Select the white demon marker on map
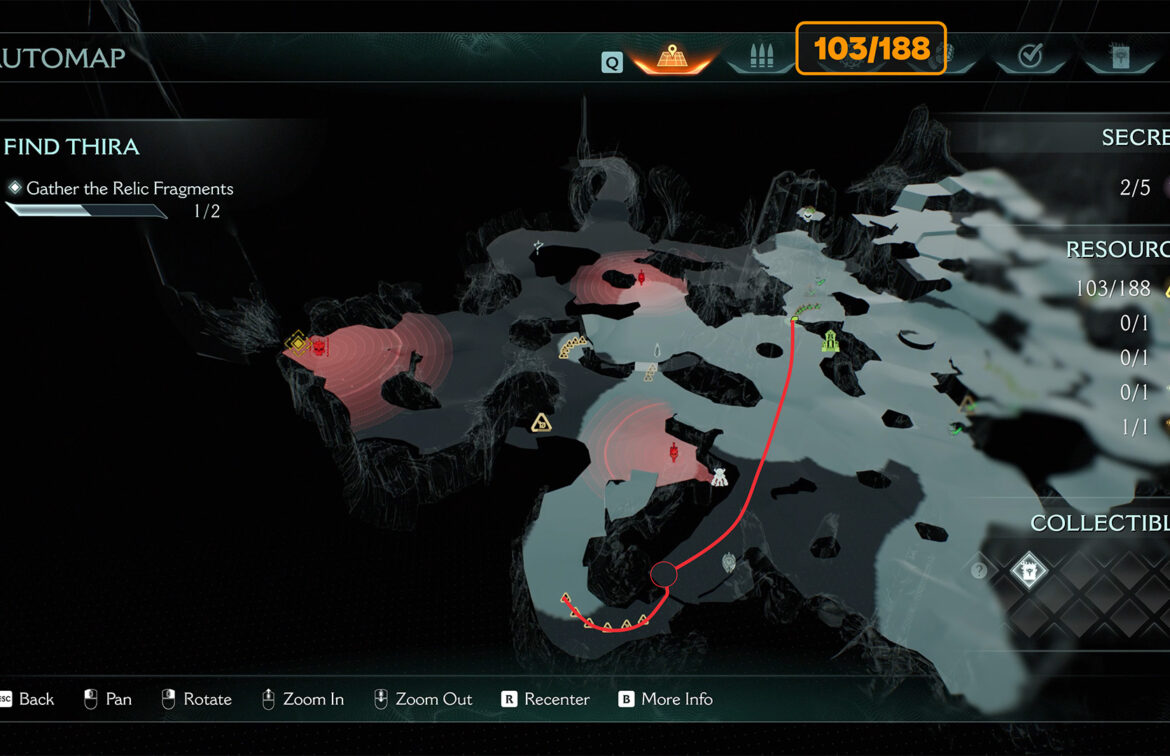 719,477
